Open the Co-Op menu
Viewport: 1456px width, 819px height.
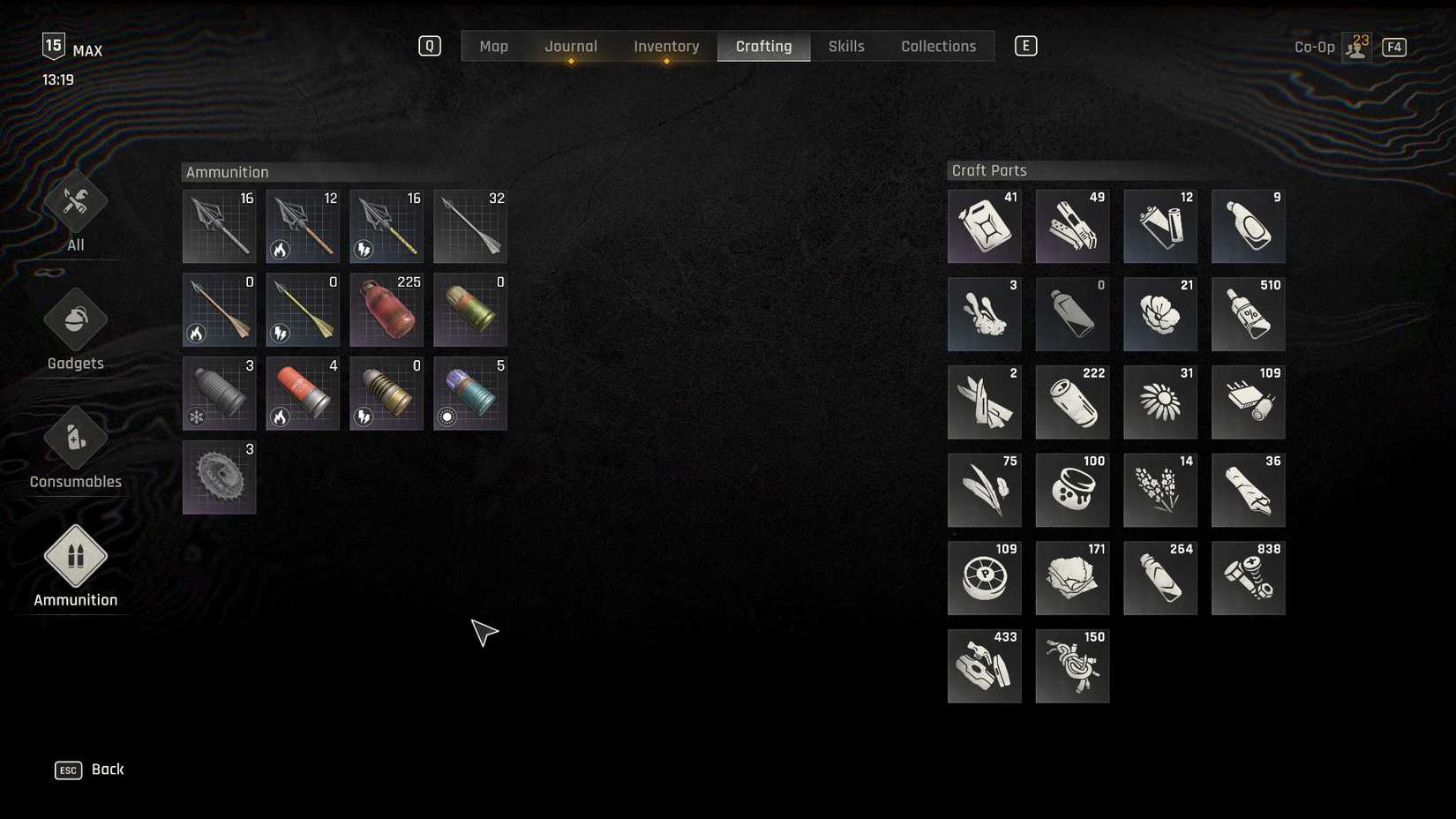[x=1315, y=46]
